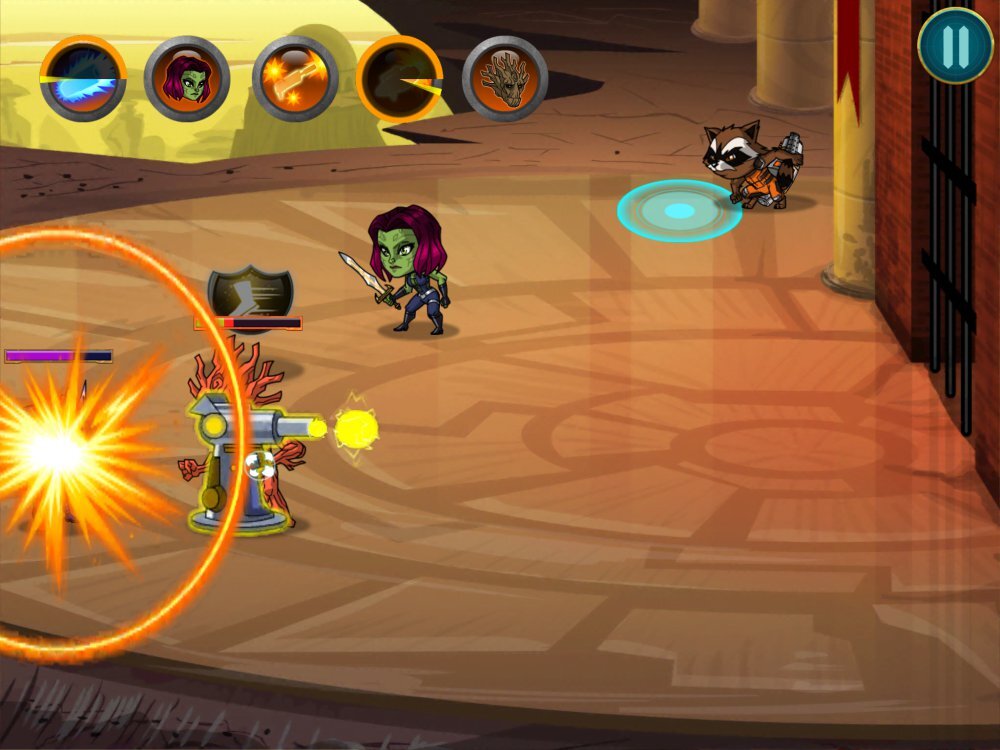Pause the game with the round button
This screenshot has width=1000, height=750.
(x=955, y=46)
